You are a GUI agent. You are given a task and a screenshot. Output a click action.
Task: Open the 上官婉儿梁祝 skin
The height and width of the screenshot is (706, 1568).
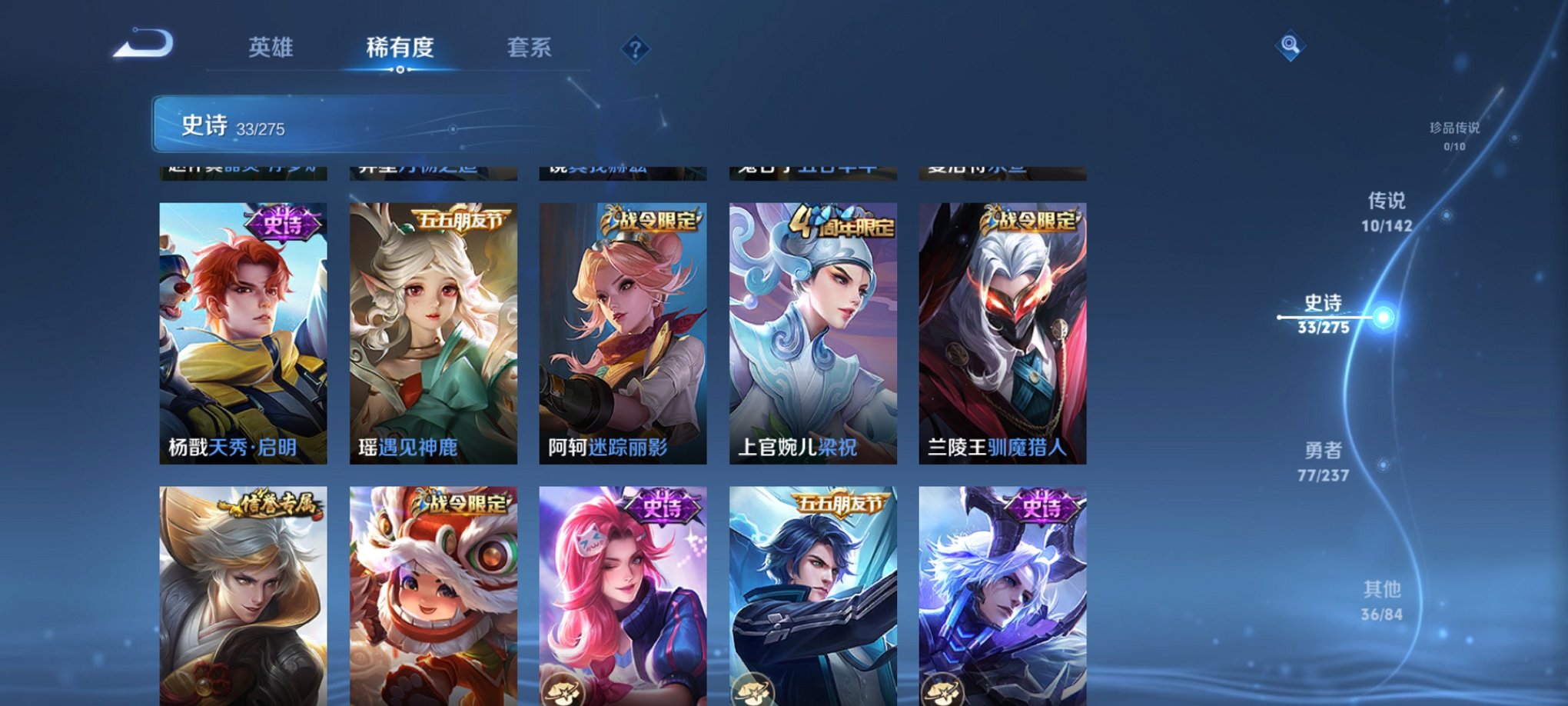(x=812, y=331)
